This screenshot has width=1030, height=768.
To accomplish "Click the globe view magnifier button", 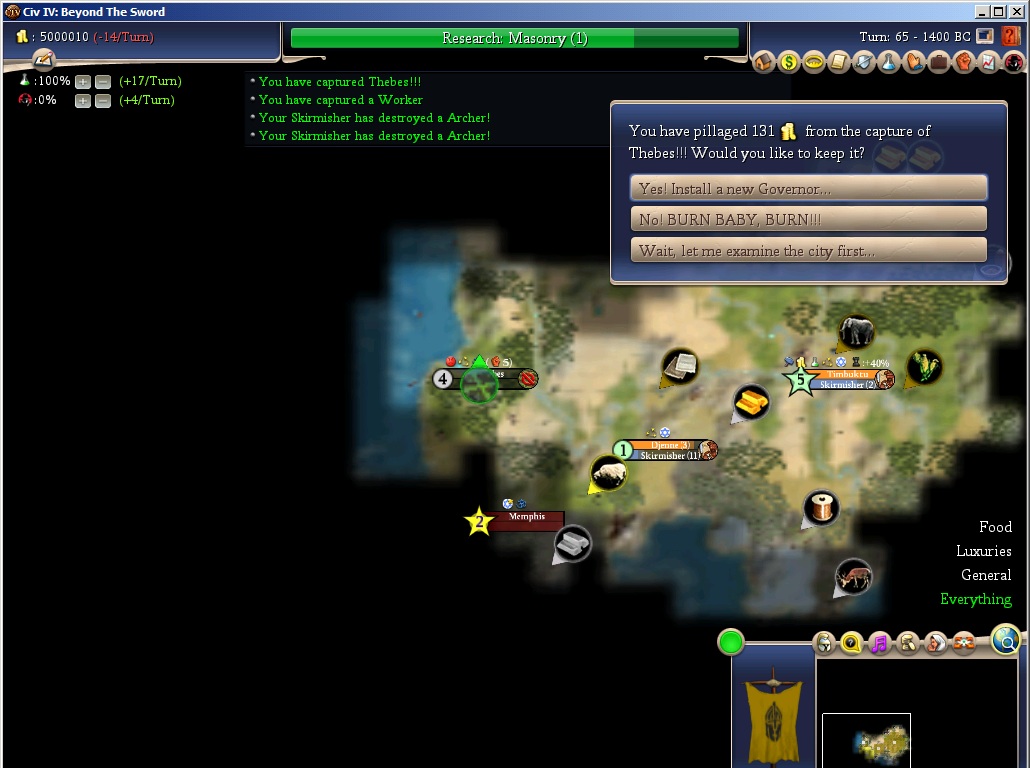I will [1006, 640].
